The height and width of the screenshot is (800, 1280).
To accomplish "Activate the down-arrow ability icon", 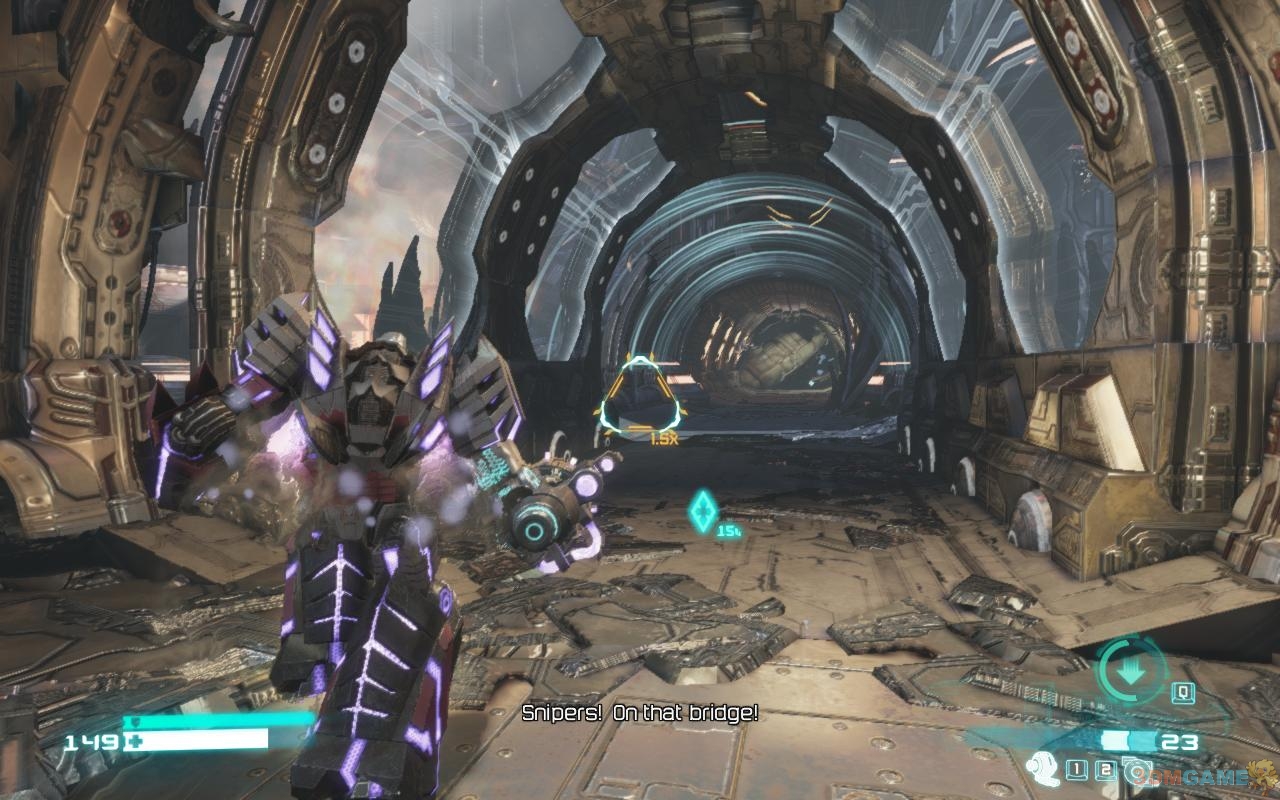I will click(1131, 672).
